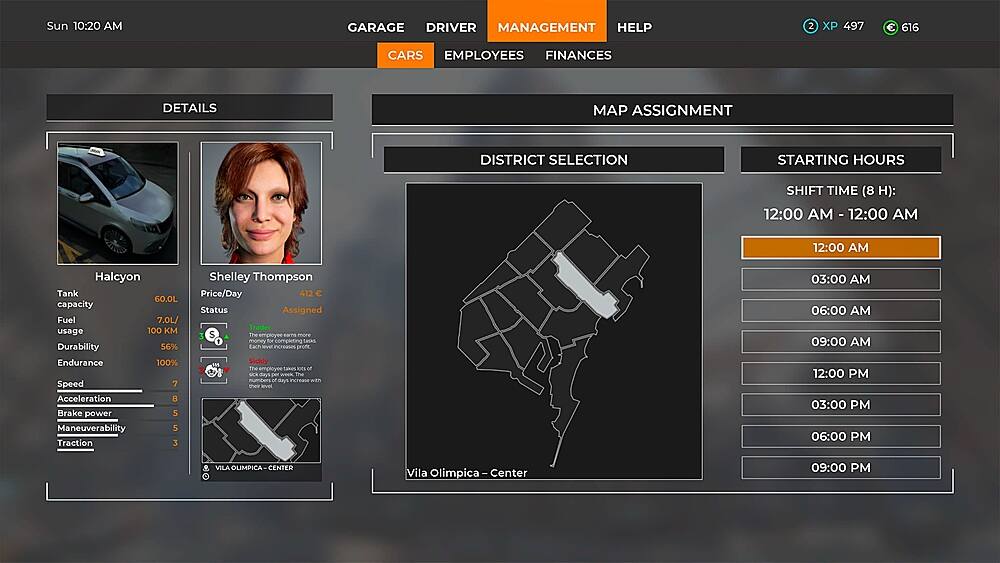Select the 03:00 PM starting hour

[x=841, y=405]
